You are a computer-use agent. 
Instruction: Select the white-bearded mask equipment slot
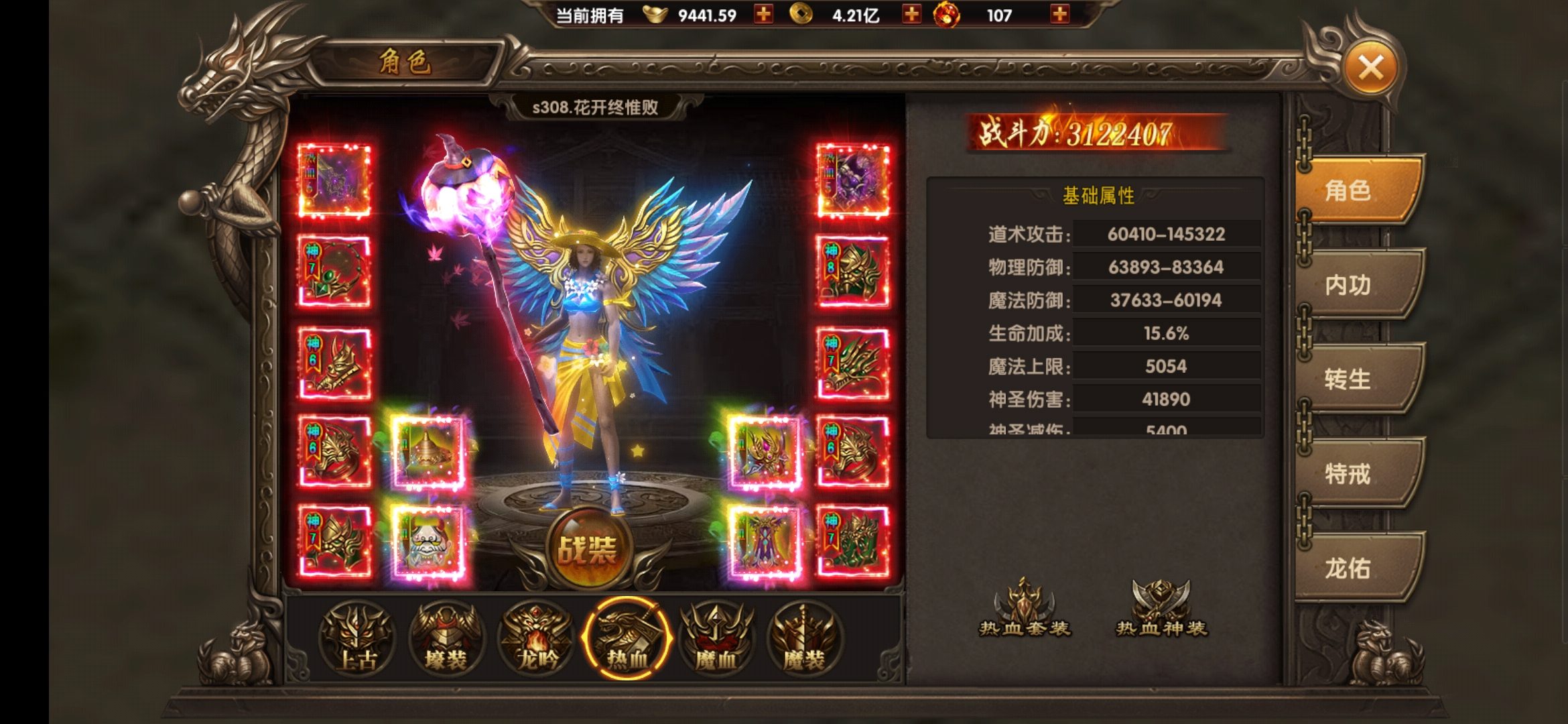(428, 542)
